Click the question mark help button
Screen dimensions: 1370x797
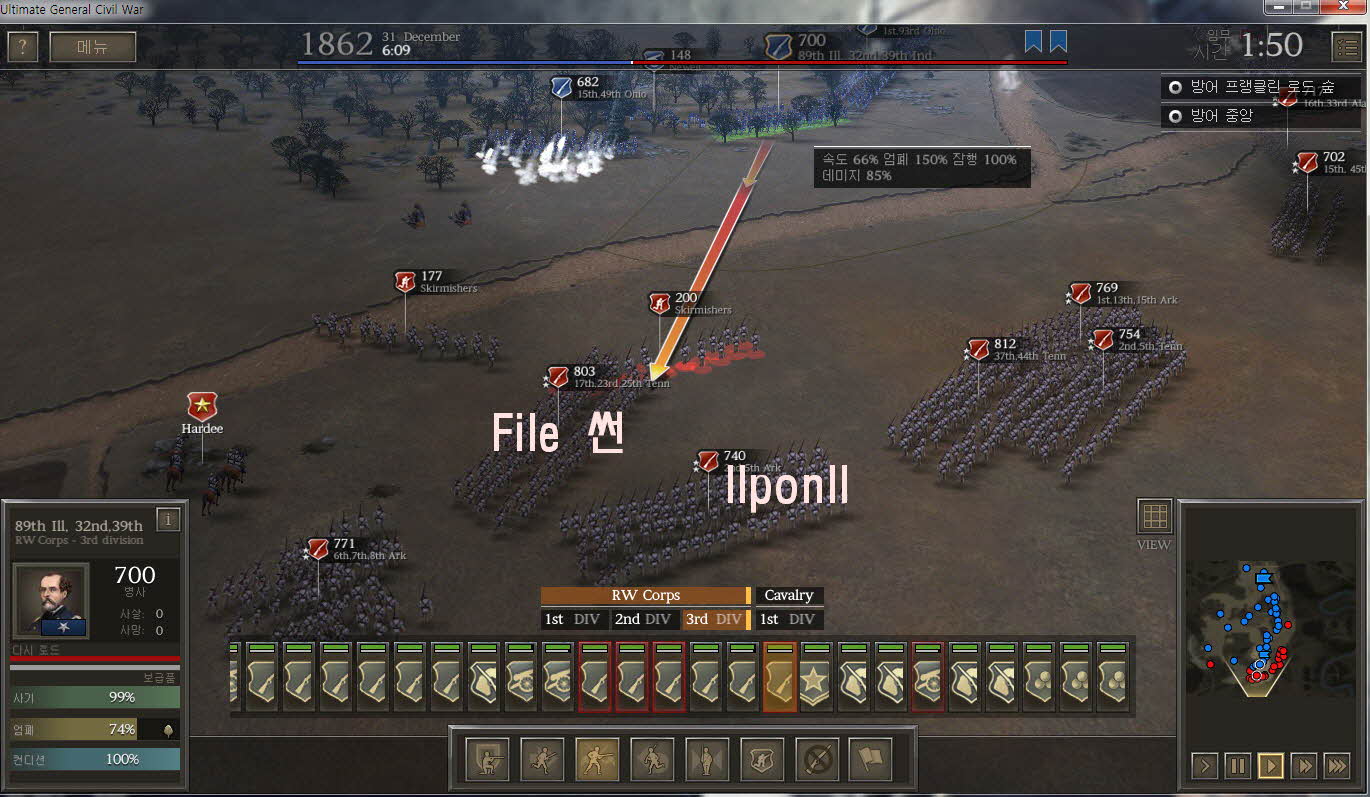coord(22,47)
